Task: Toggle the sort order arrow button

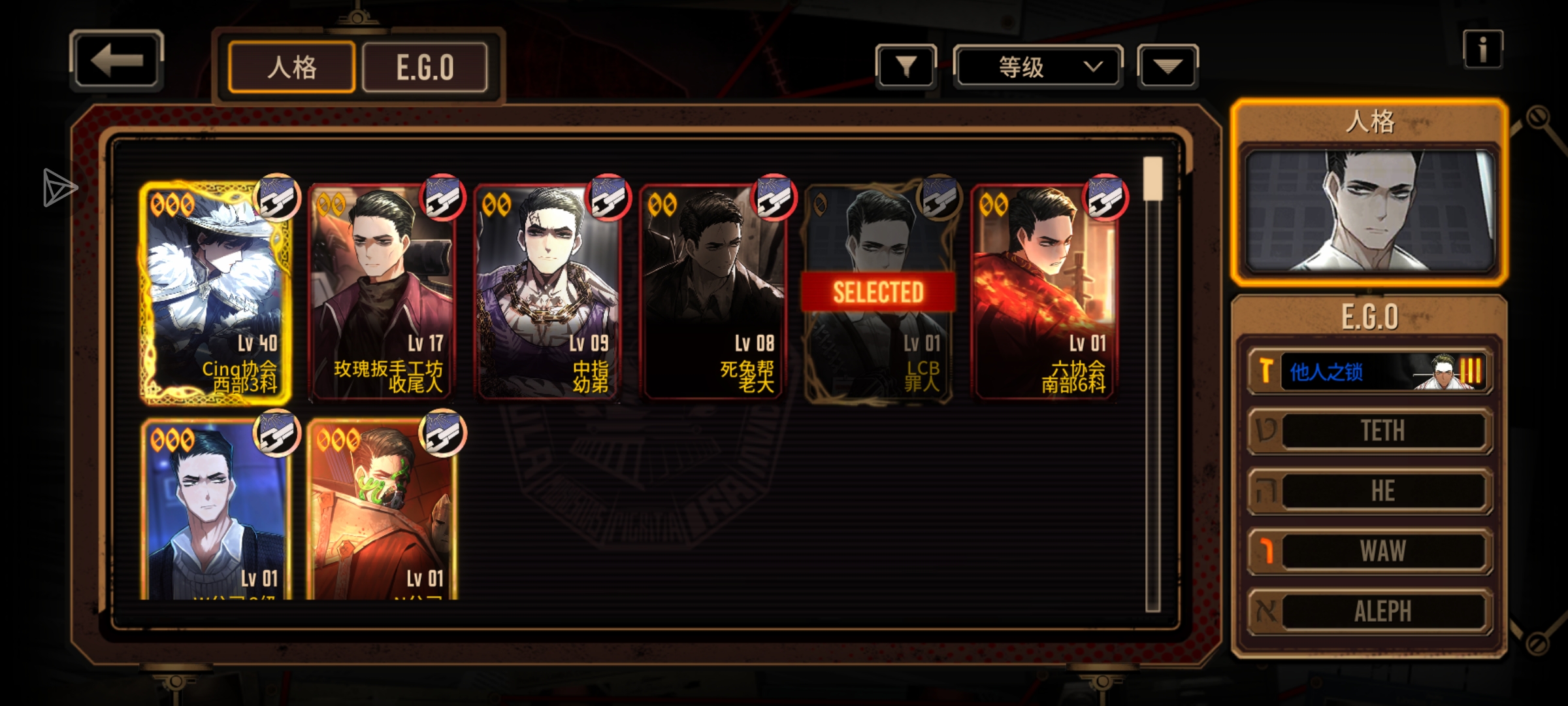Action: pyautogui.click(x=1168, y=66)
